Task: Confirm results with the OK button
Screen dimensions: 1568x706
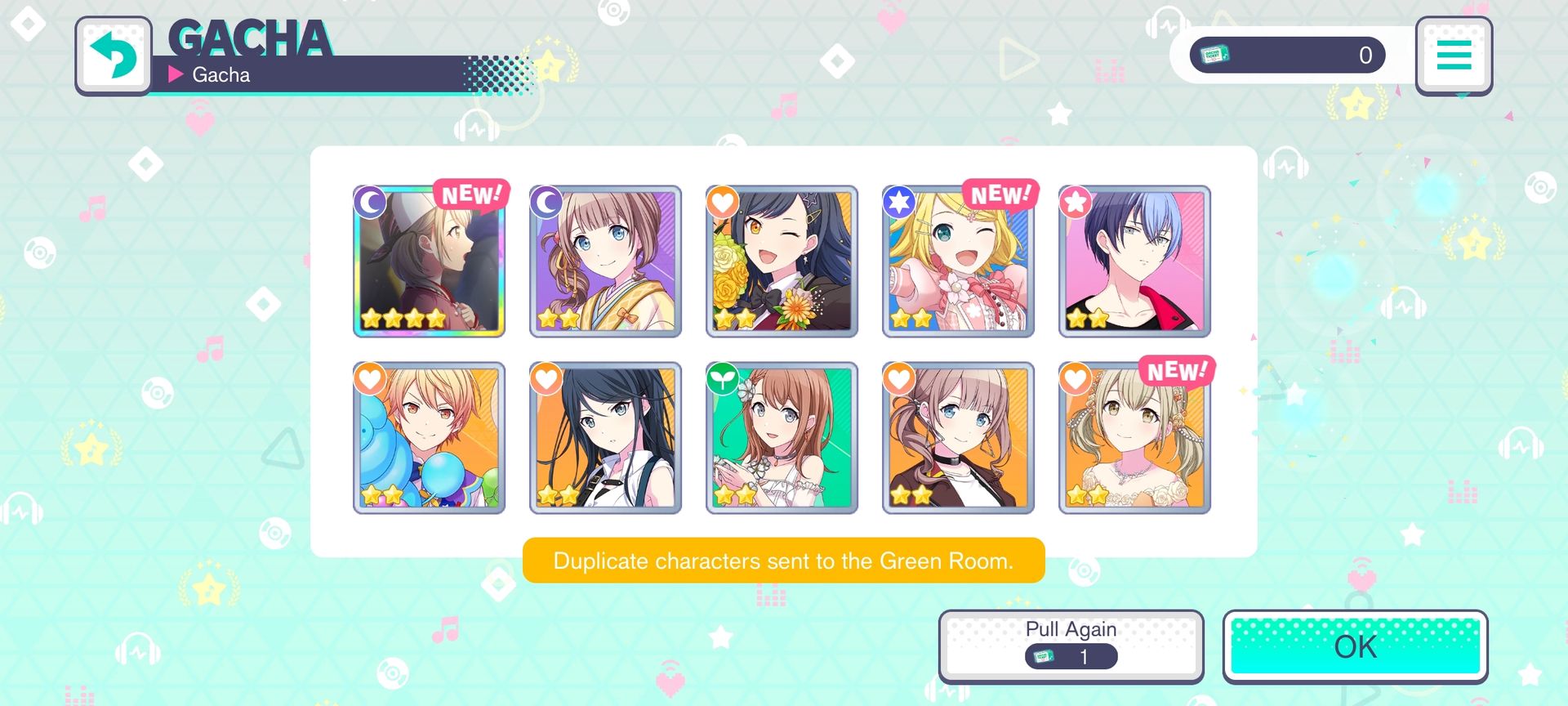Action: pyautogui.click(x=1355, y=646)
